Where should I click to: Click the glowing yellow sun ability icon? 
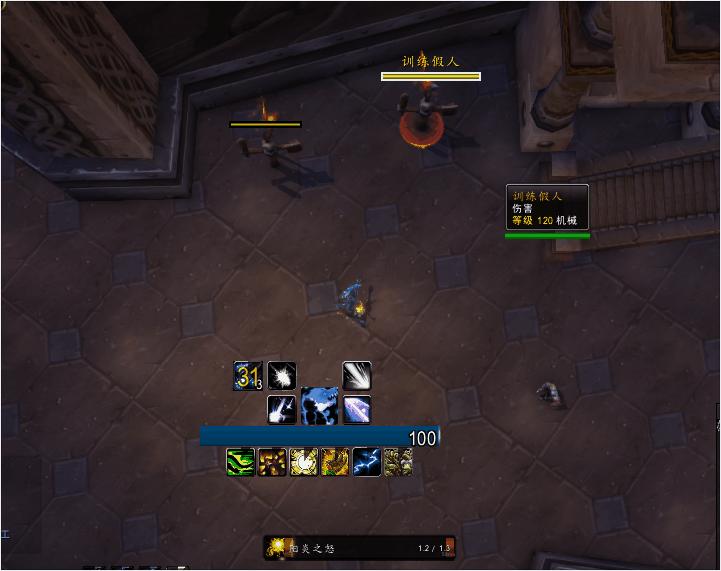304,461
